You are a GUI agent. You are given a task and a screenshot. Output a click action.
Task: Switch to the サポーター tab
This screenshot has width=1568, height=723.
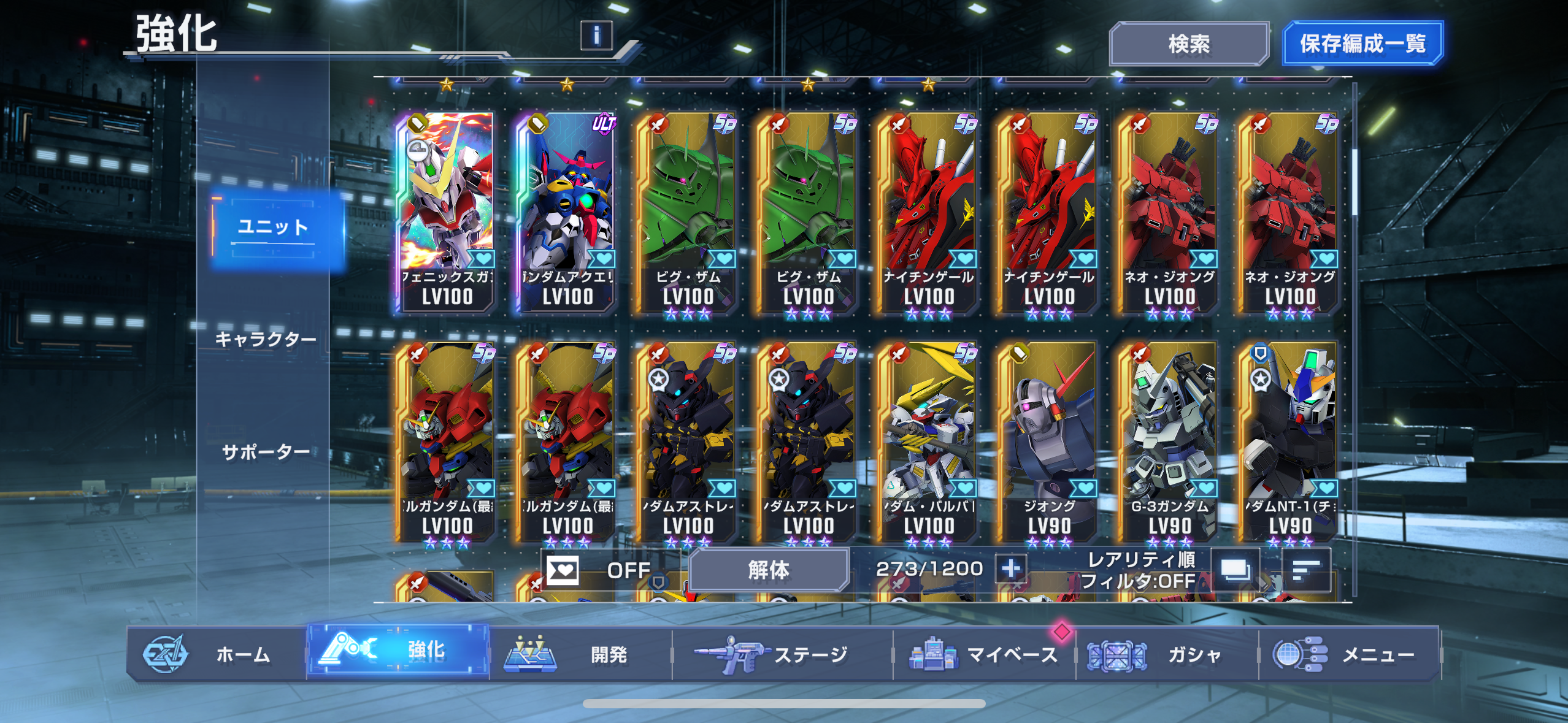266,452
